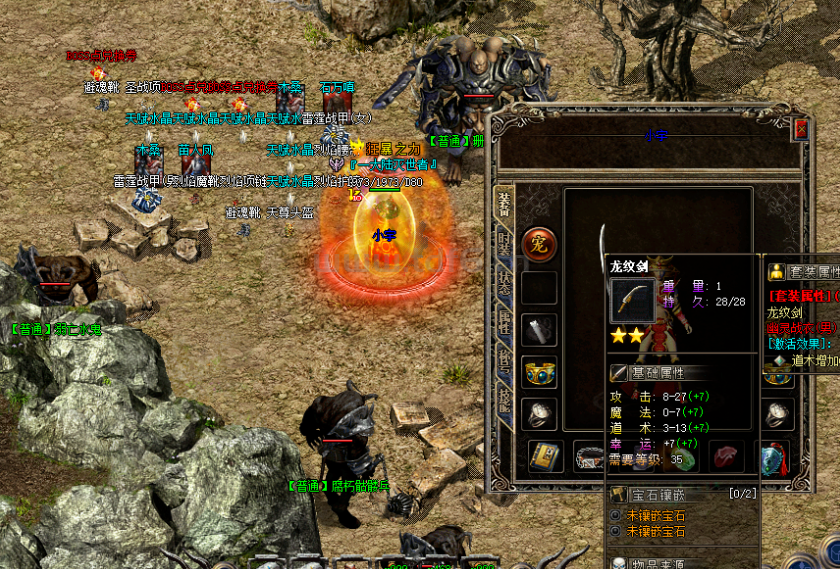Screen dimensions: 840x569
Task: Click the round red 宠 pet button
Action: (540, 244)
